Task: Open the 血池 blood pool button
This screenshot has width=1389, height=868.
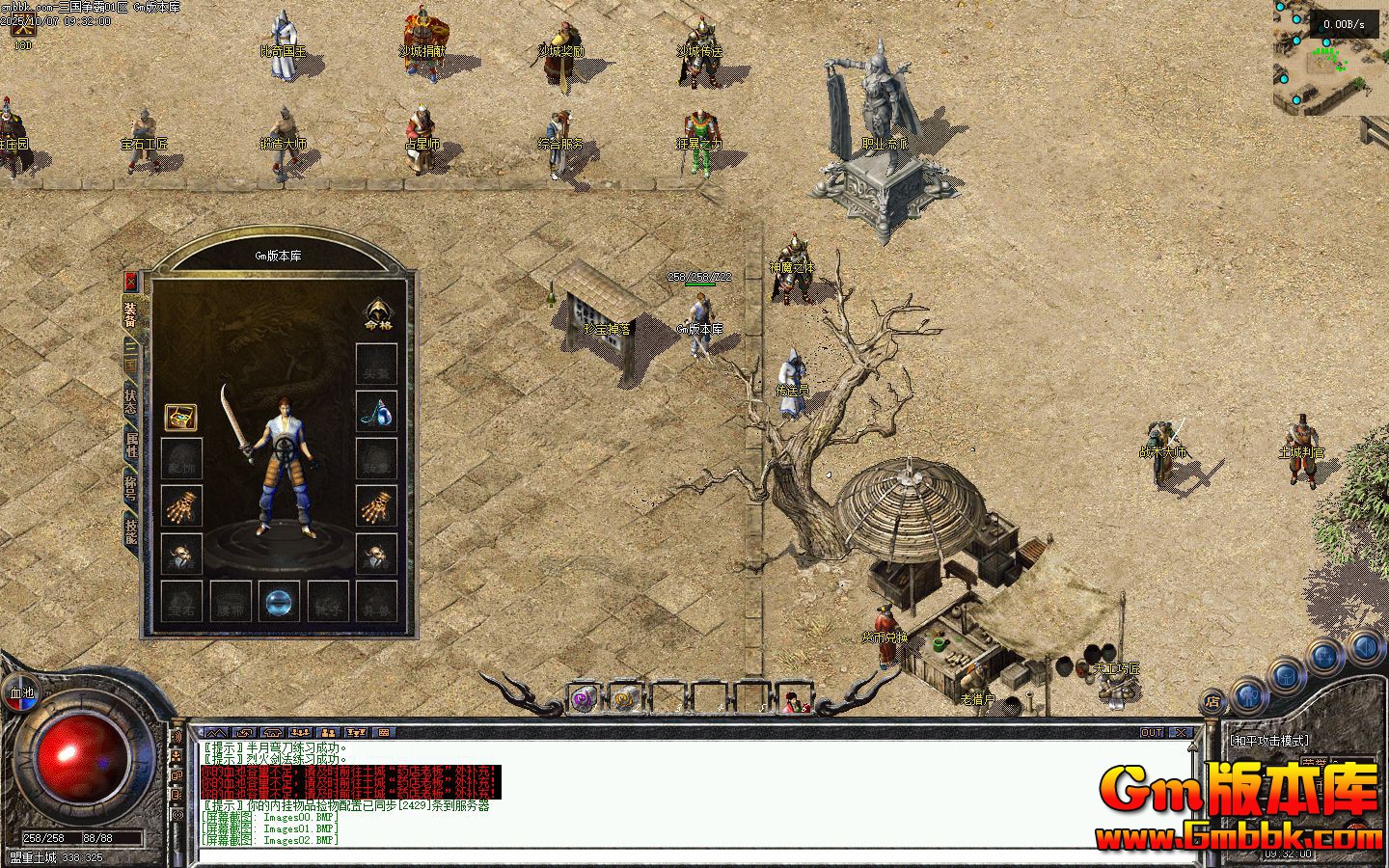Action: [21, 692]
